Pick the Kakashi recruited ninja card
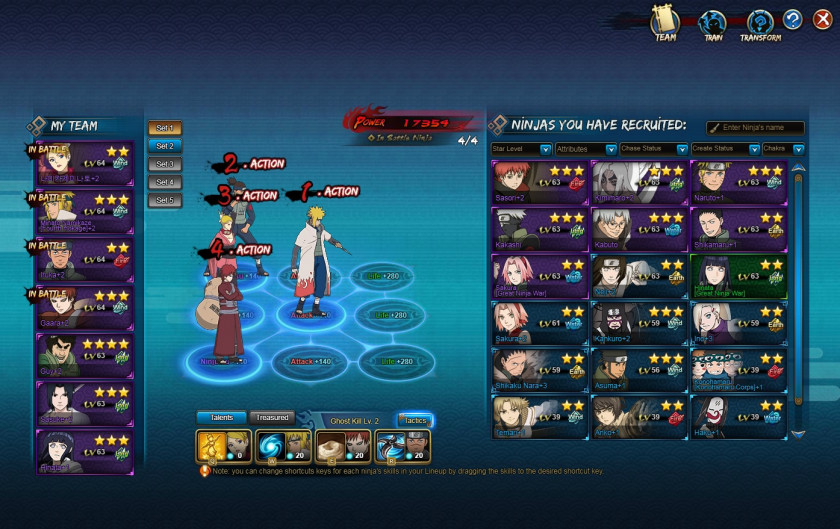840x529 pixels. [538, 229]
